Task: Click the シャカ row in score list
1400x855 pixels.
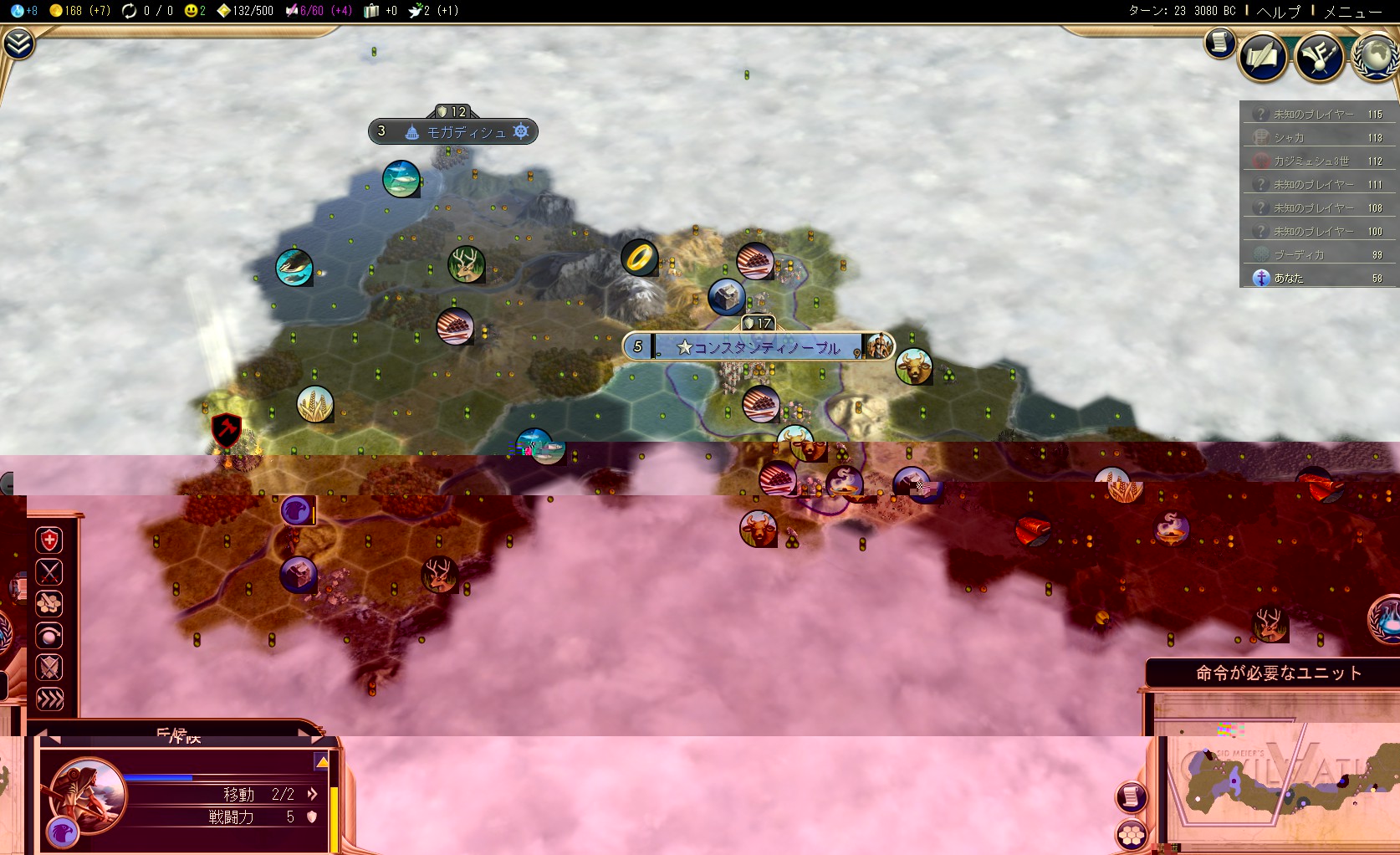Action: coord(1319,137)
